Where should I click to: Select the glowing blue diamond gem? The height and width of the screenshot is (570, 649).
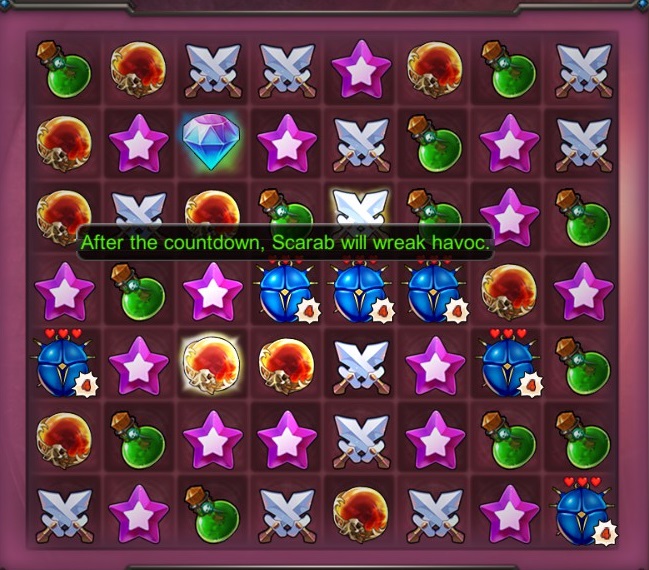[212, 142]
